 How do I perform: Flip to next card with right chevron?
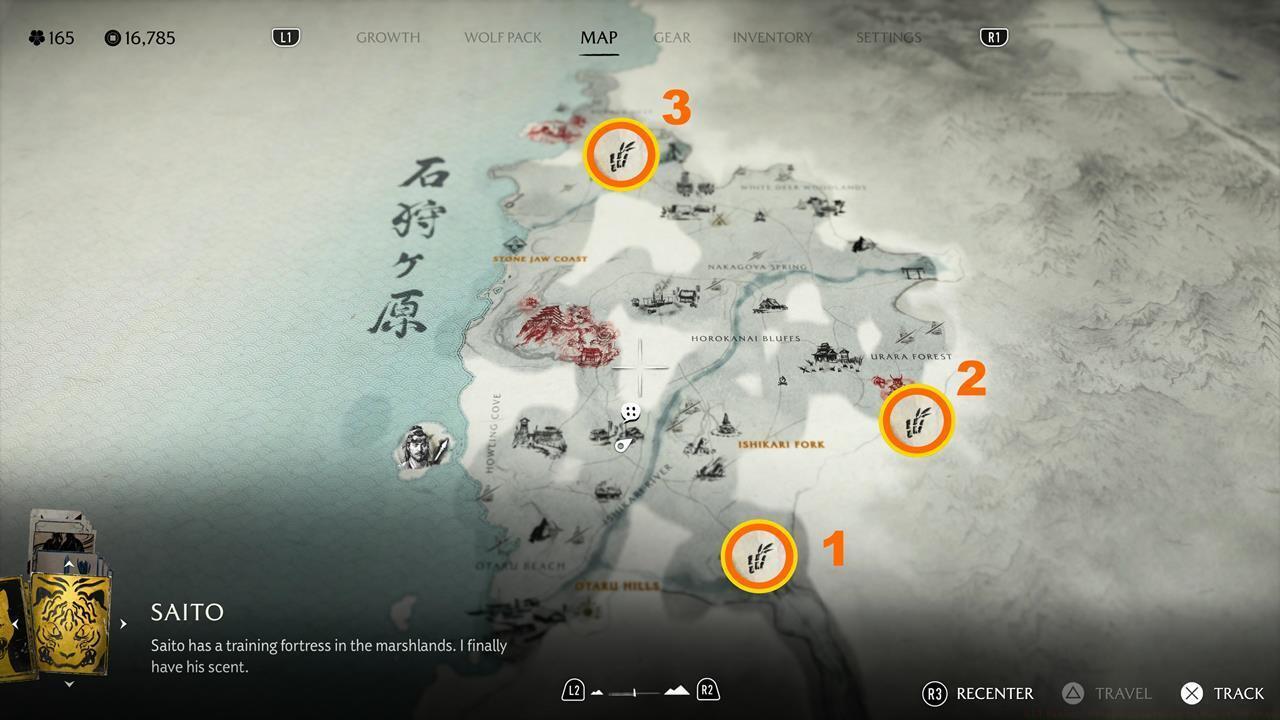pos(122,622)
